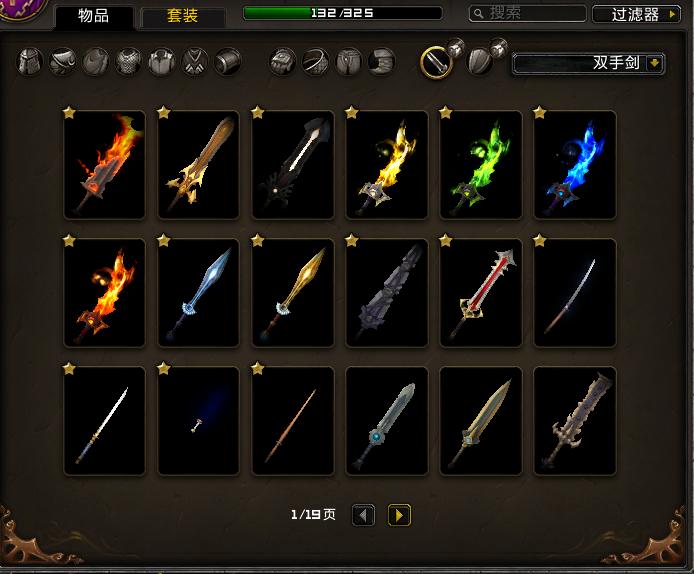
Task: Pick the red-bladed spiked greatsword
Action: point(480,292)
